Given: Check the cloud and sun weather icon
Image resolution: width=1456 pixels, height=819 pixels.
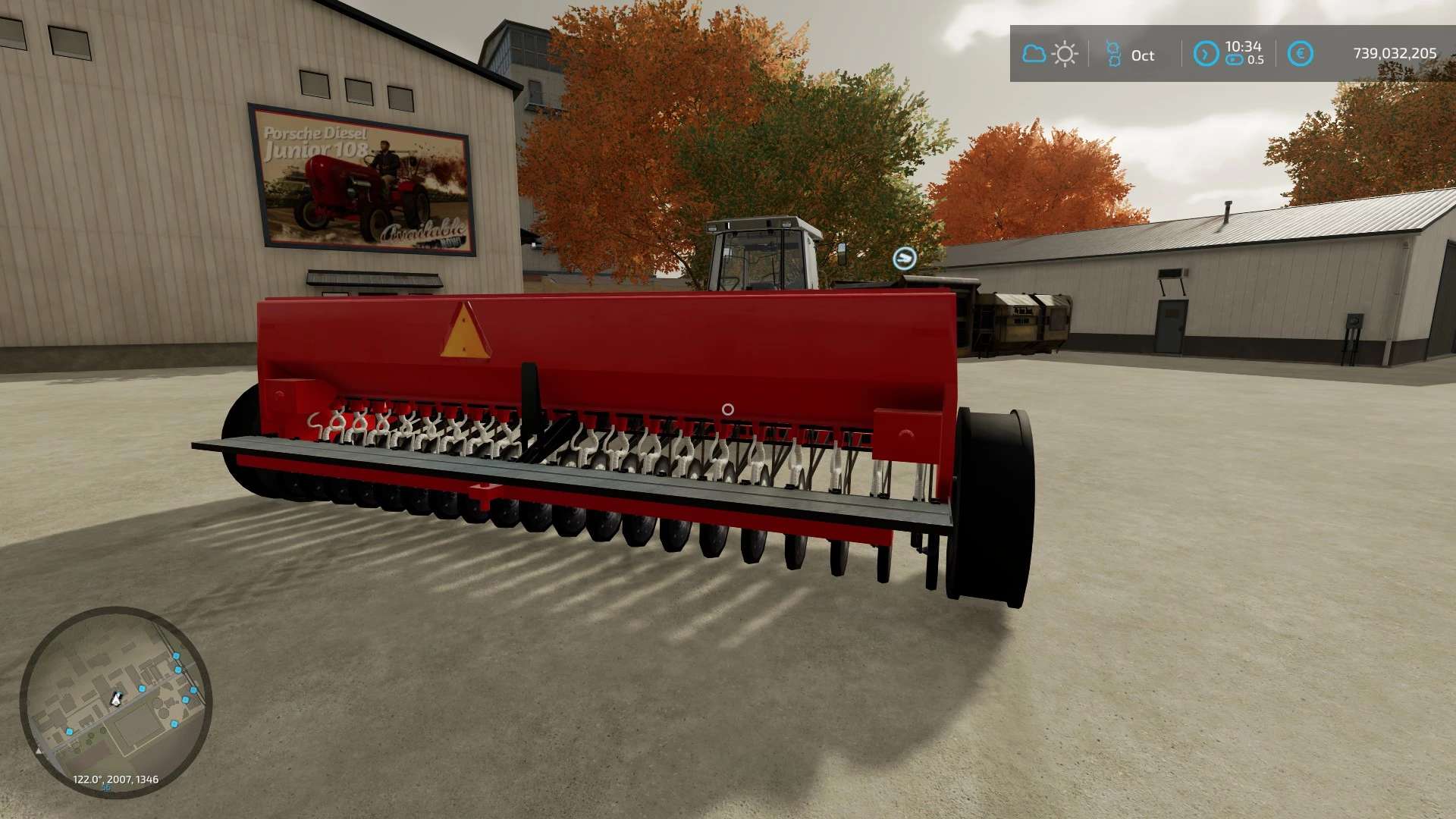Looking at the screenshot, I should [1050, 54].
